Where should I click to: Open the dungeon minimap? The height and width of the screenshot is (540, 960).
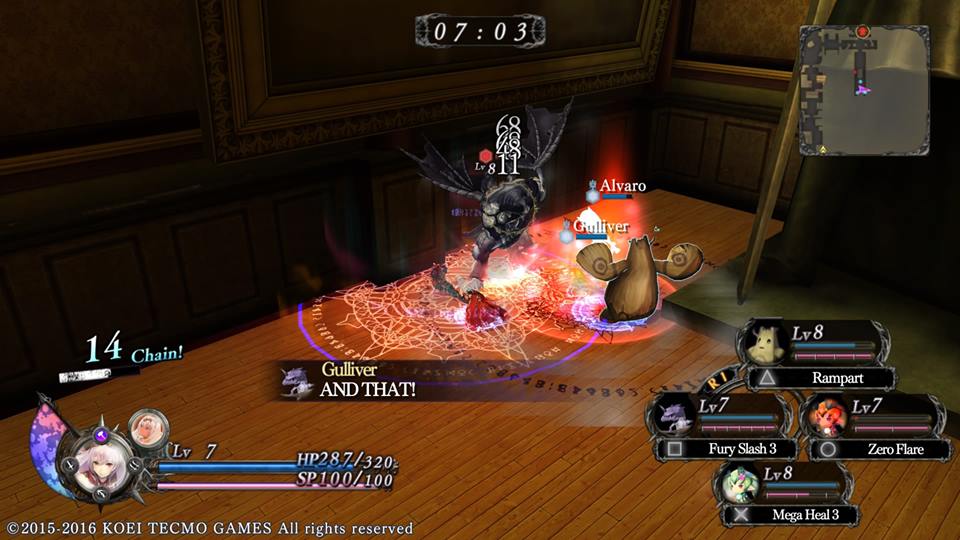[x=864, y=89]
